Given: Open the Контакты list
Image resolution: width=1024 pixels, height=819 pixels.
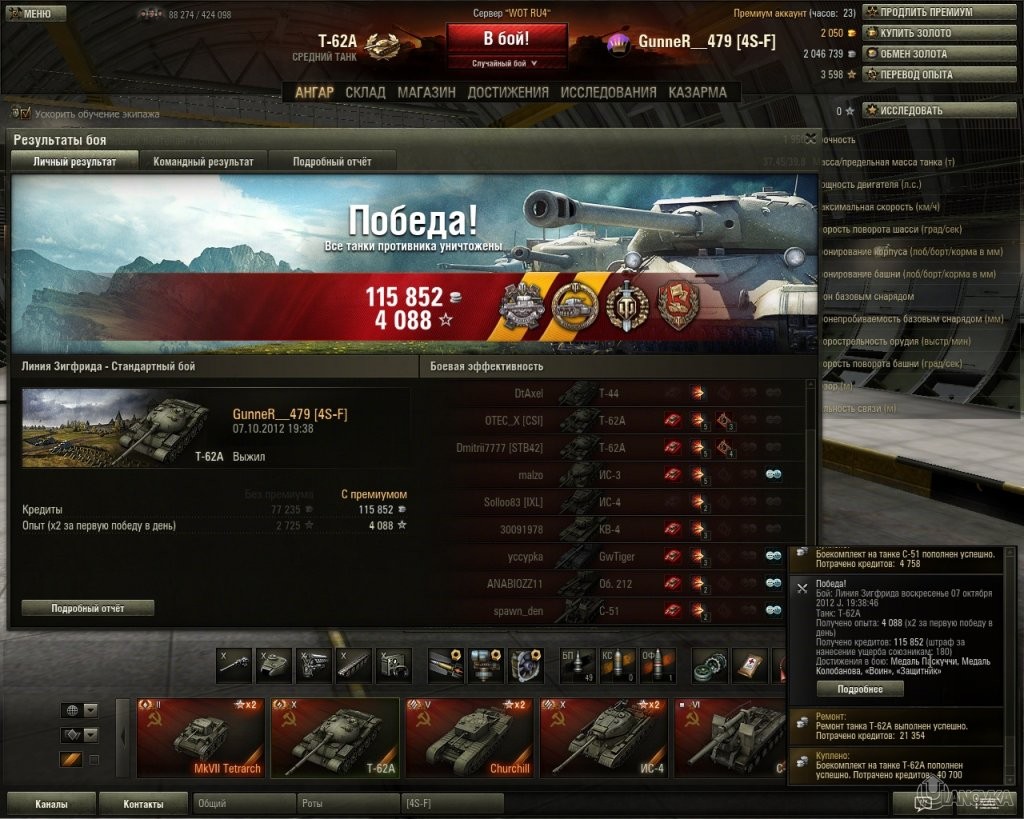Looking at the screenshot, I should pos(143,803).
